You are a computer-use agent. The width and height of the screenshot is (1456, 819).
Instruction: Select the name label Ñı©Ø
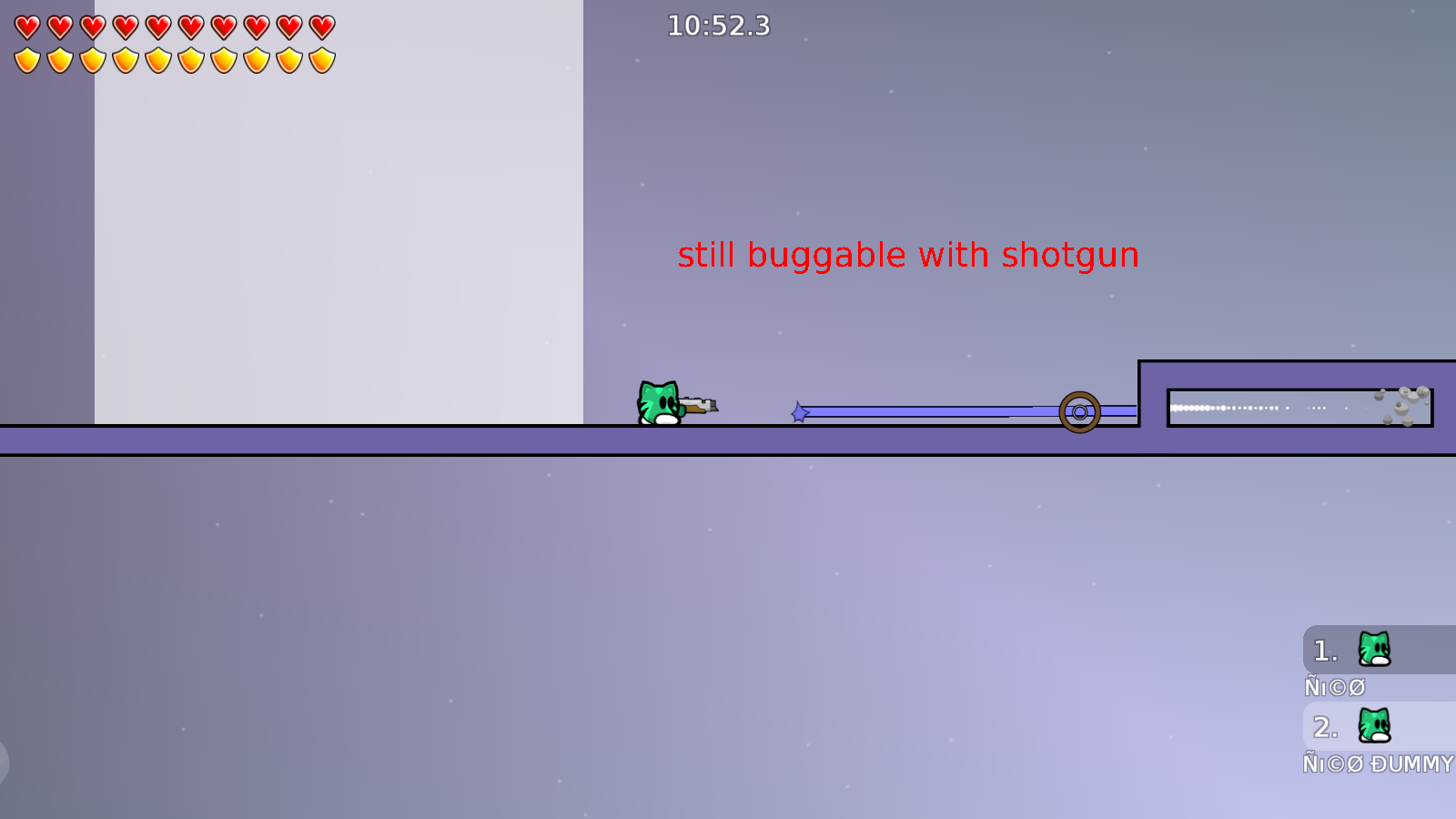1334,687
